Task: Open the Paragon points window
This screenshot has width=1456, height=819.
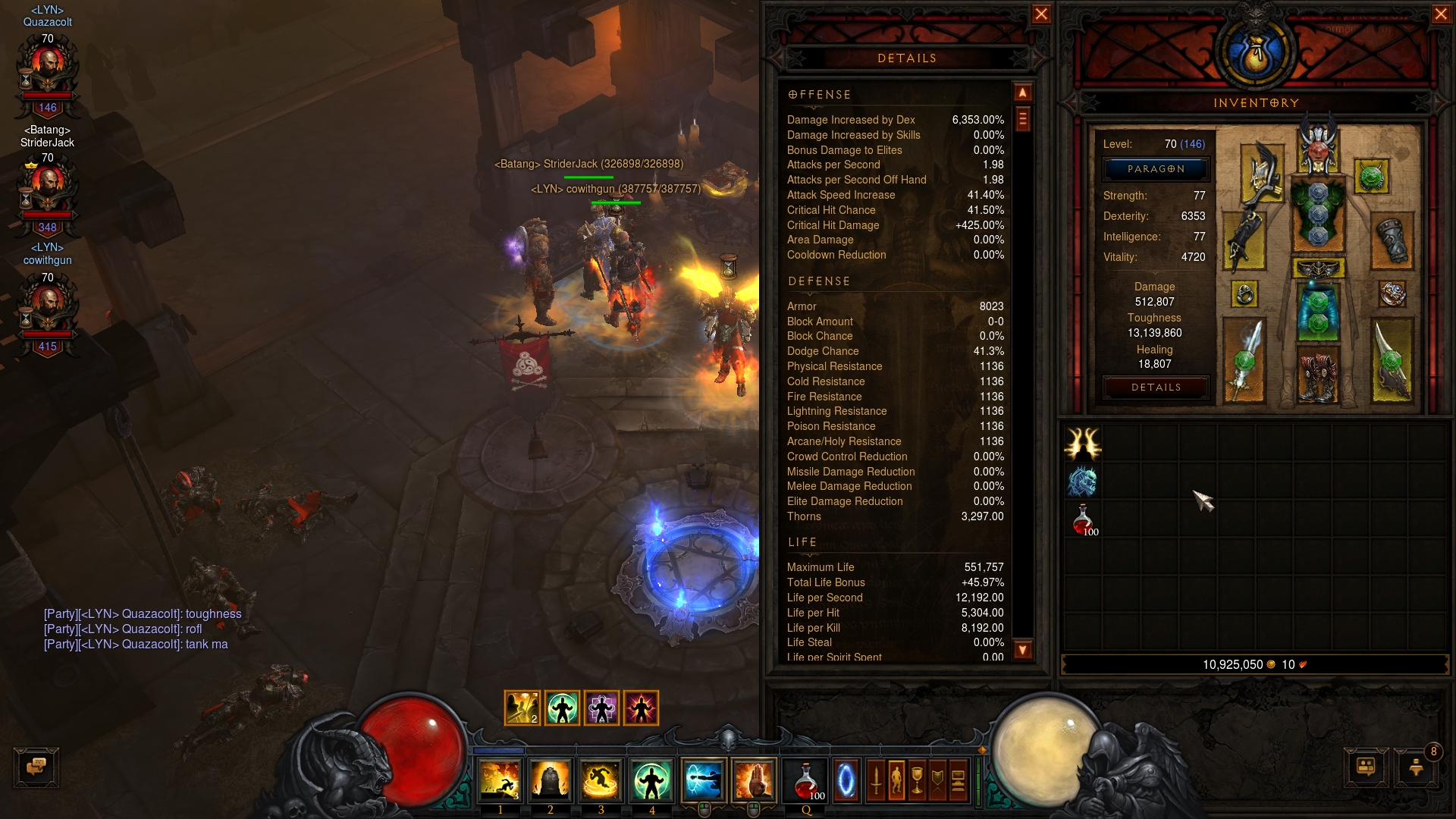Action: (x=1156, y=169)
